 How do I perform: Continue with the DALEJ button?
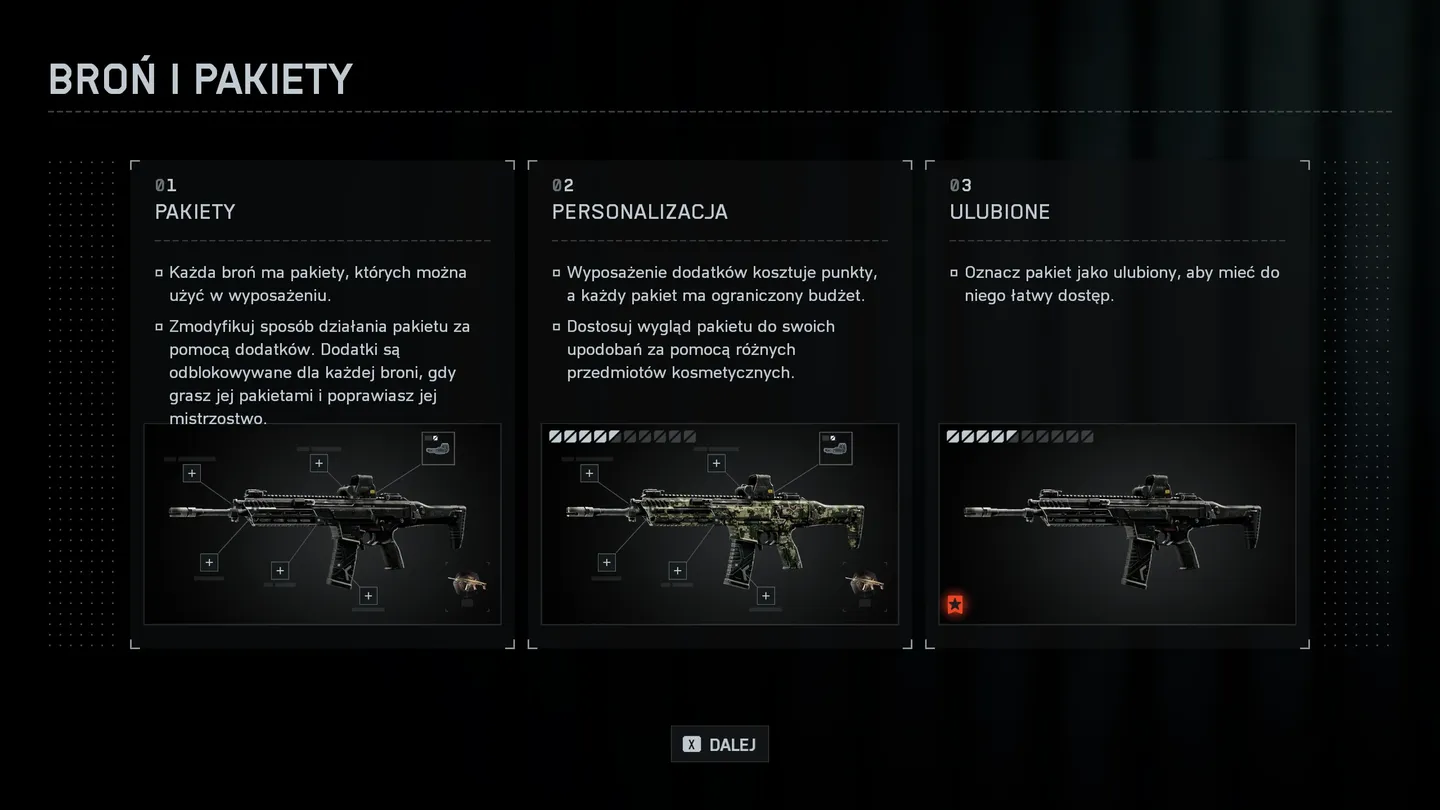[x=719, y=744]
